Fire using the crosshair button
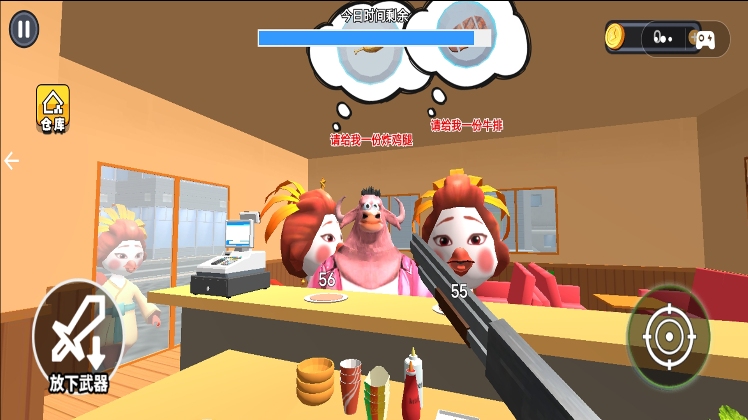This screenshot has width=748, height=420. [x=668, y=336]
